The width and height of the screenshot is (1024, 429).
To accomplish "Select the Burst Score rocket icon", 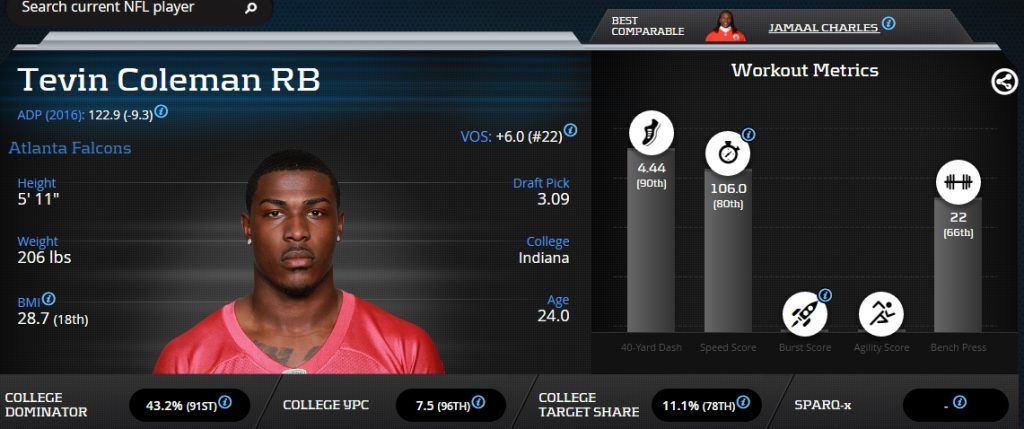I will [x=804, y=312].
